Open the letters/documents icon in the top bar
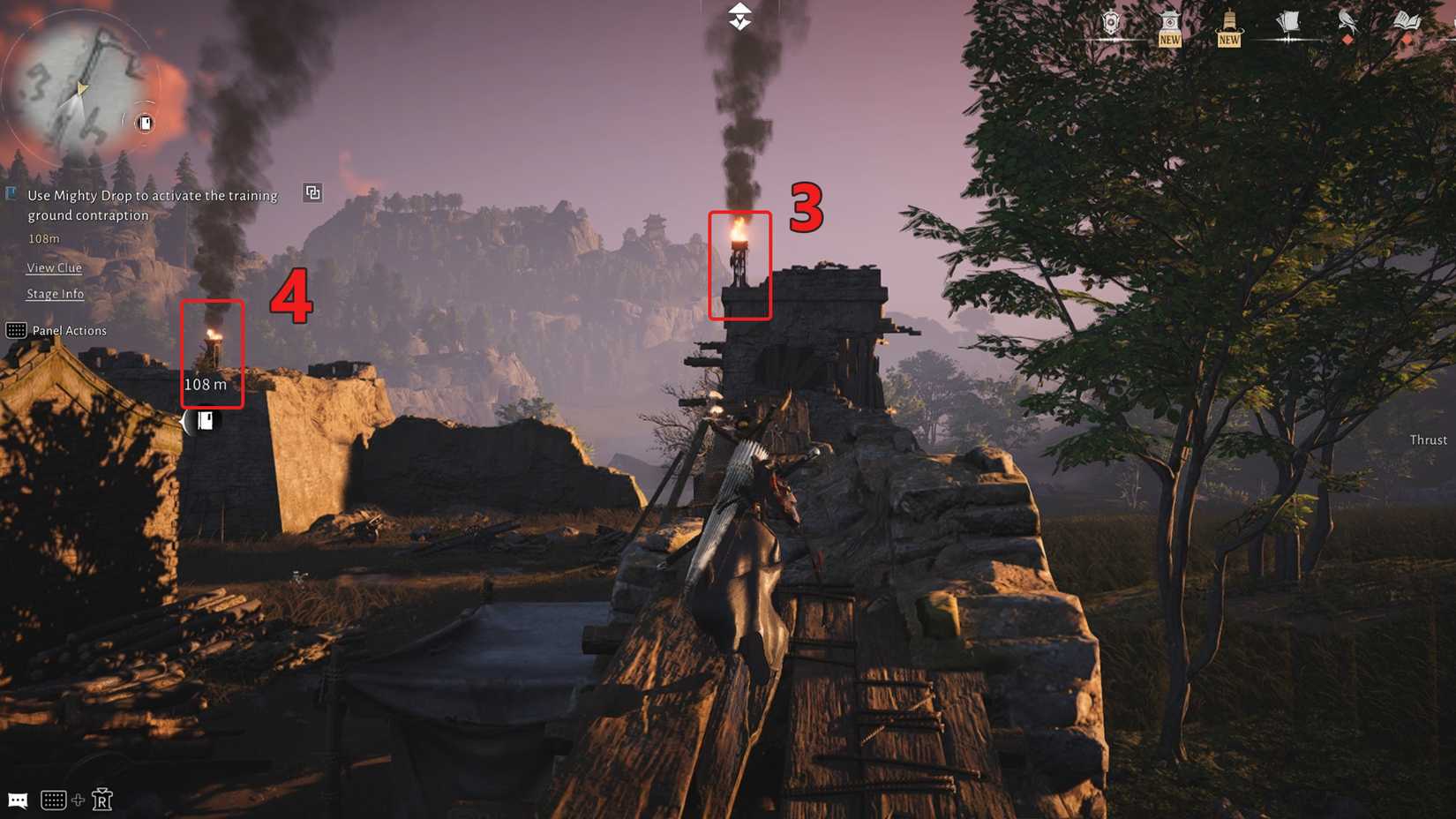This screenshot has height=819, width=1456. click(1287, 21)
